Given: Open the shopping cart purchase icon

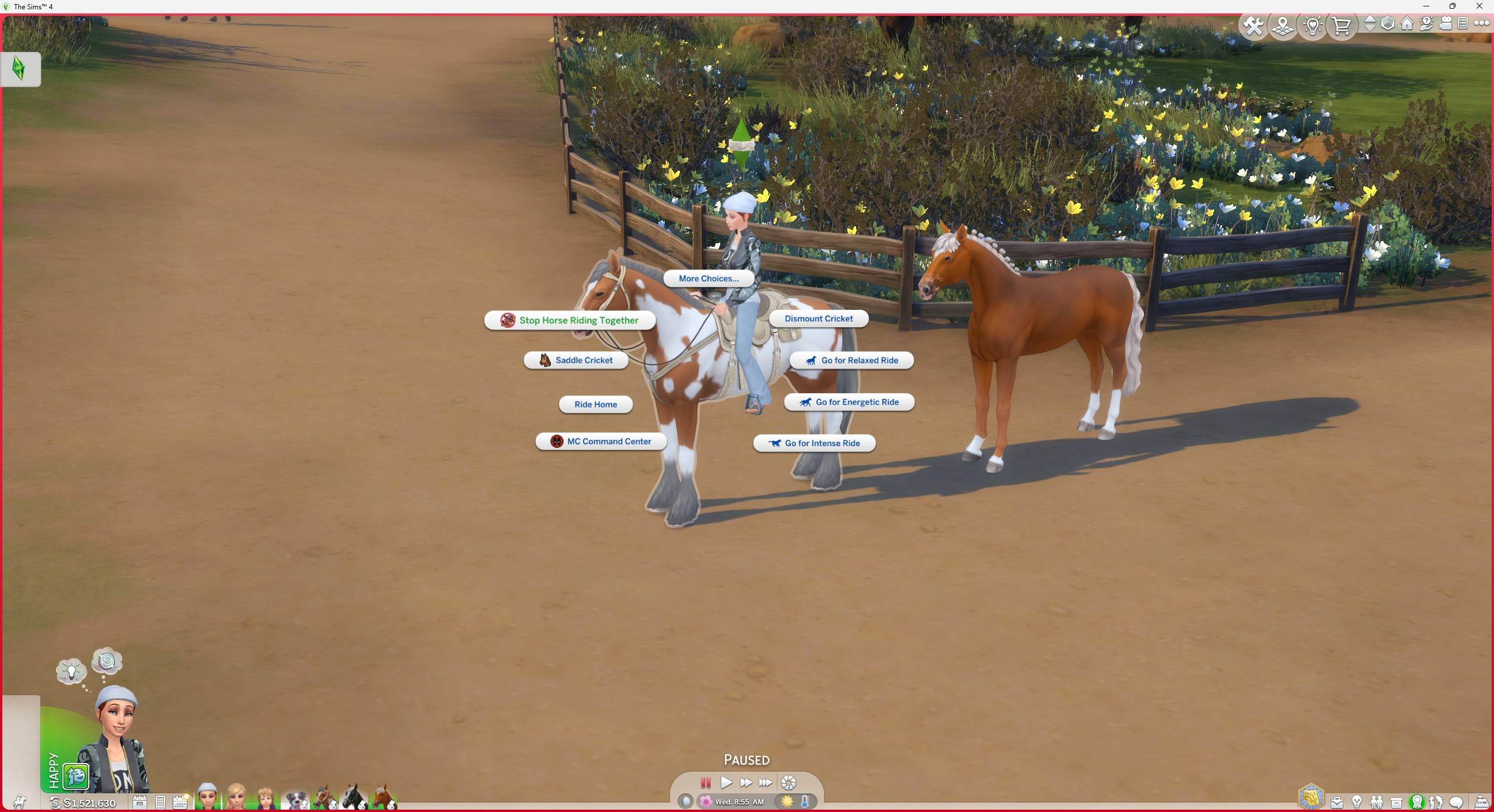Looking at the screenshot, I should [1342, 24].
